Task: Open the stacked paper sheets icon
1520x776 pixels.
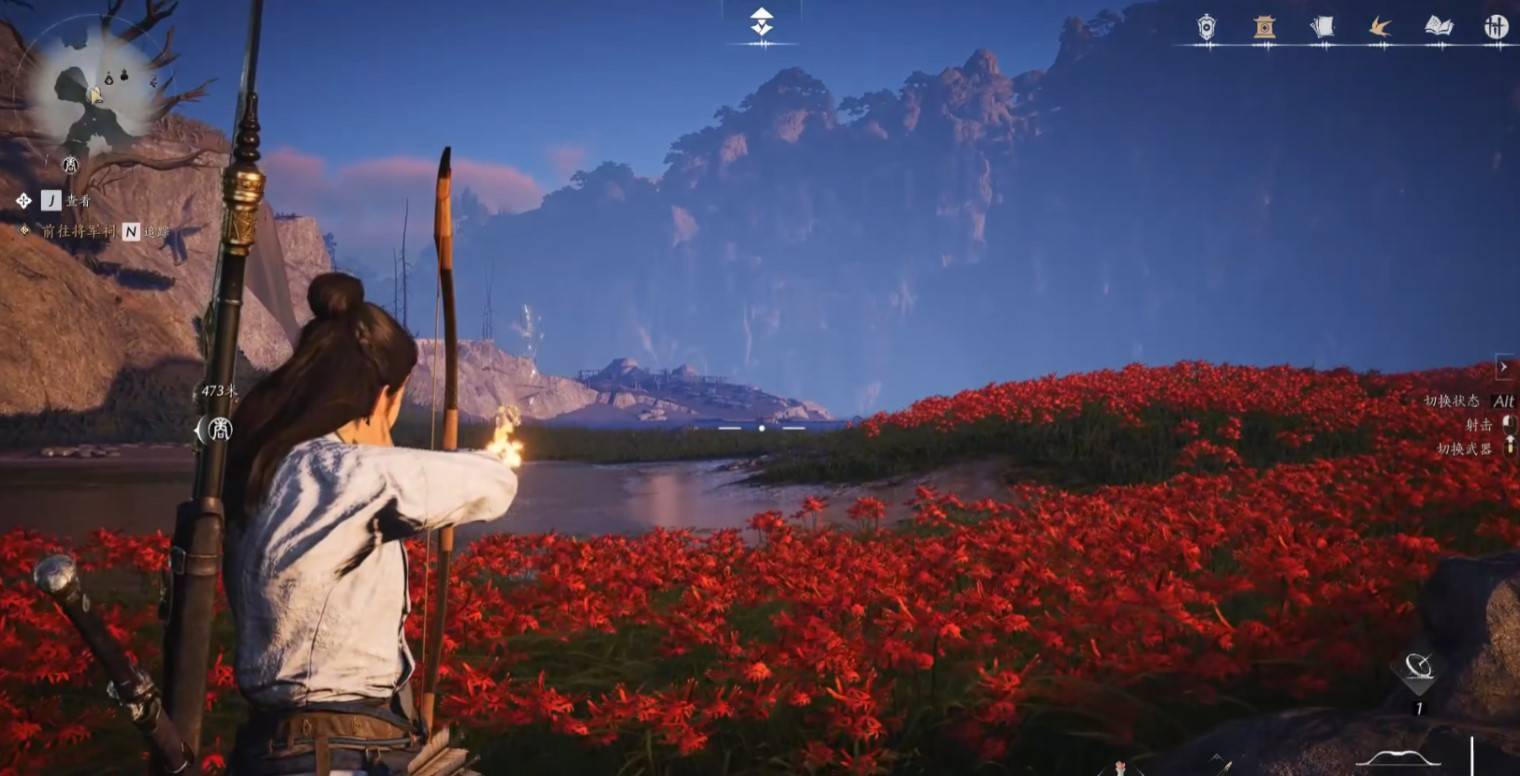Action: pyautogui.click(x=1322, y=27)
